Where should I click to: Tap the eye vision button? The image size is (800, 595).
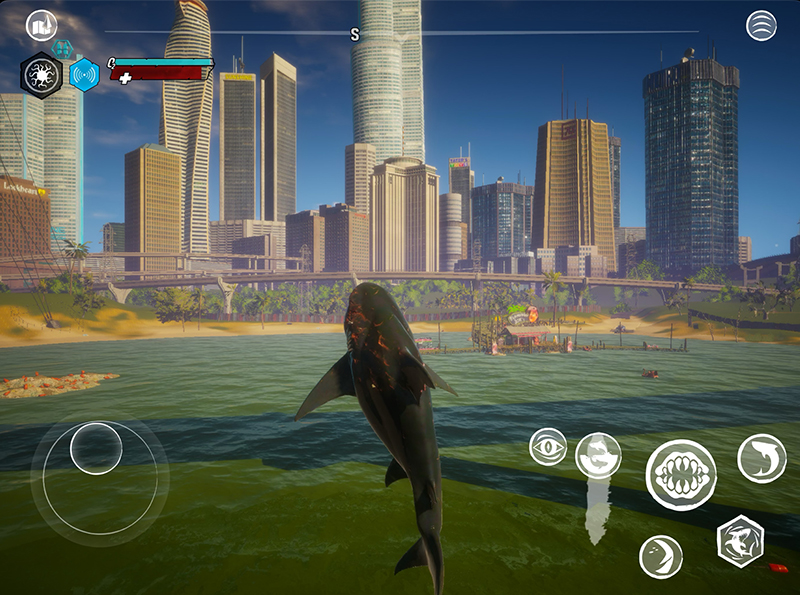coord(548,446)
